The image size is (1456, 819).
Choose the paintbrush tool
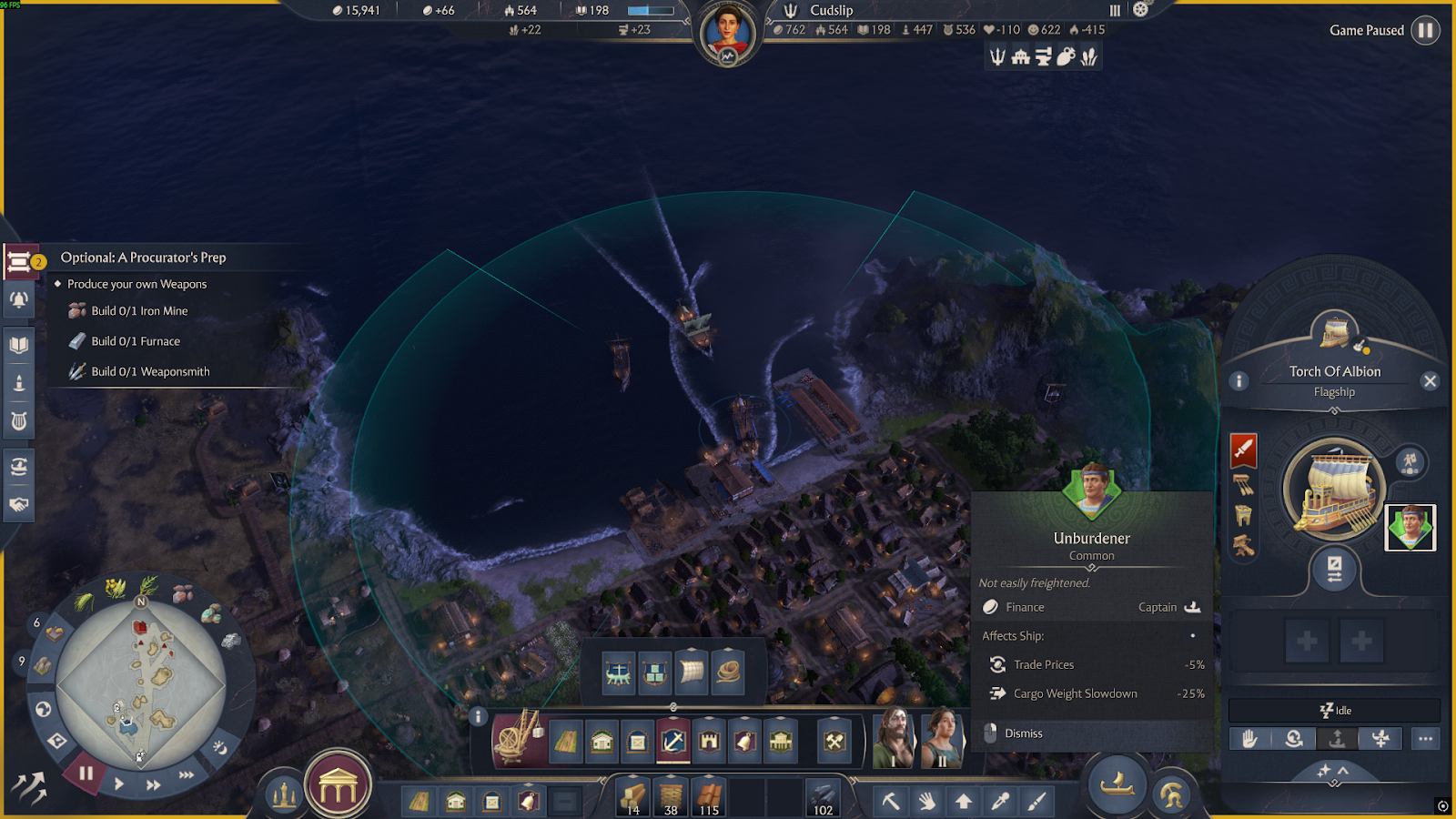pyautogui.click(x=1036, y=801)
